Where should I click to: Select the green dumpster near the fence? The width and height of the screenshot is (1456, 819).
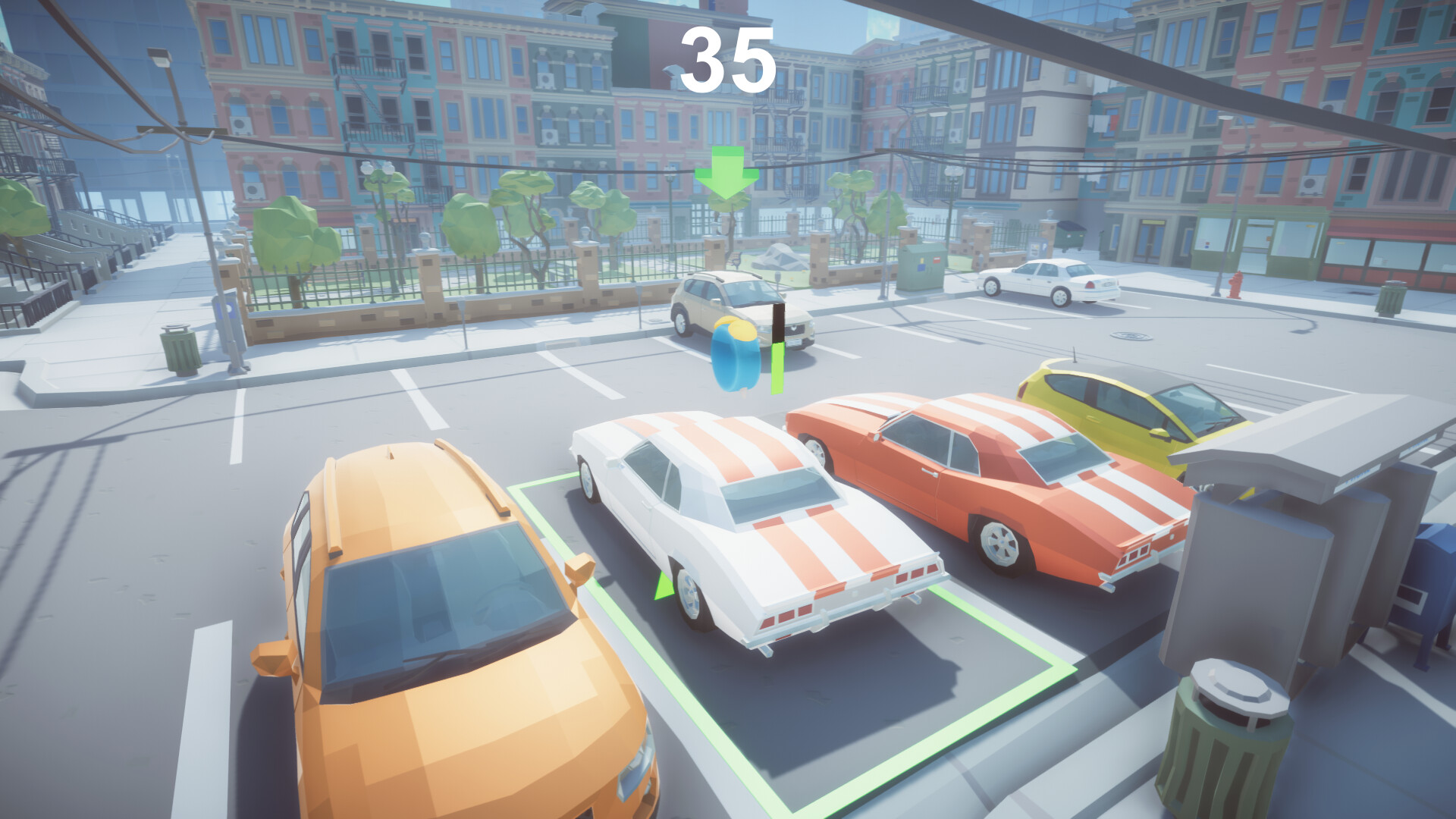[1072, 235]
